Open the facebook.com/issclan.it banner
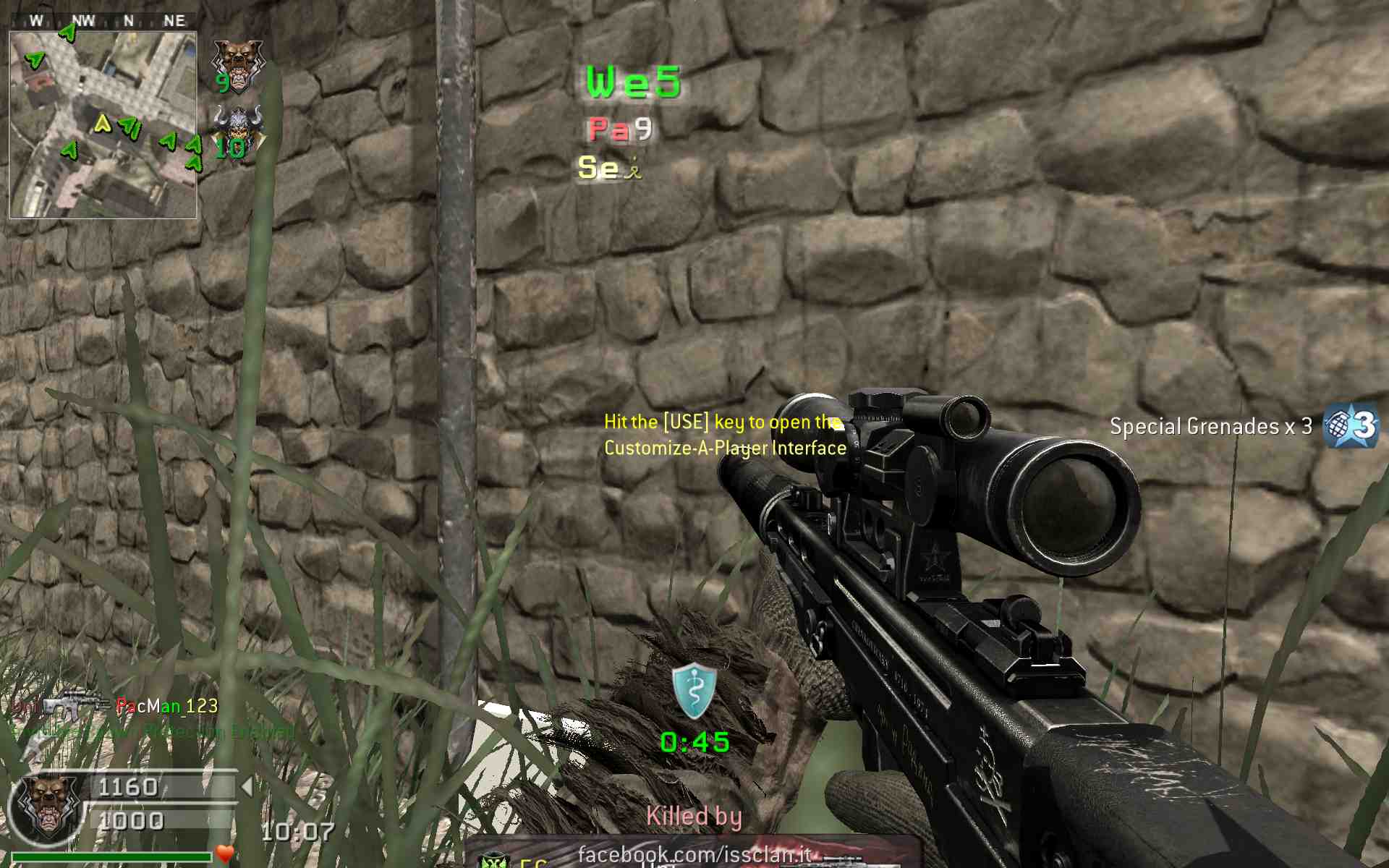 [x=694, y=854]
